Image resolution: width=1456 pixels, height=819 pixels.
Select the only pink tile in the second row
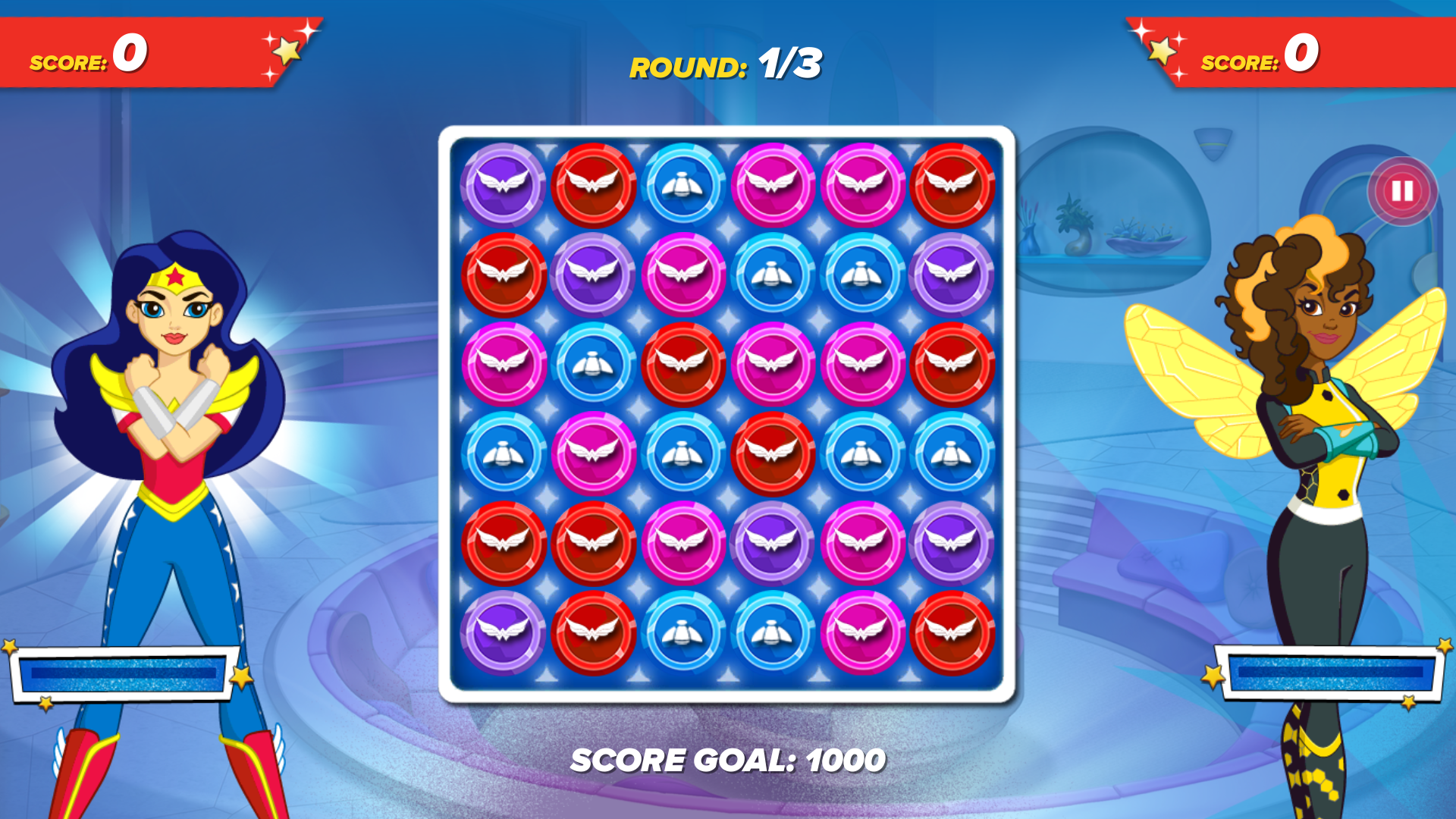pos(682,275)
